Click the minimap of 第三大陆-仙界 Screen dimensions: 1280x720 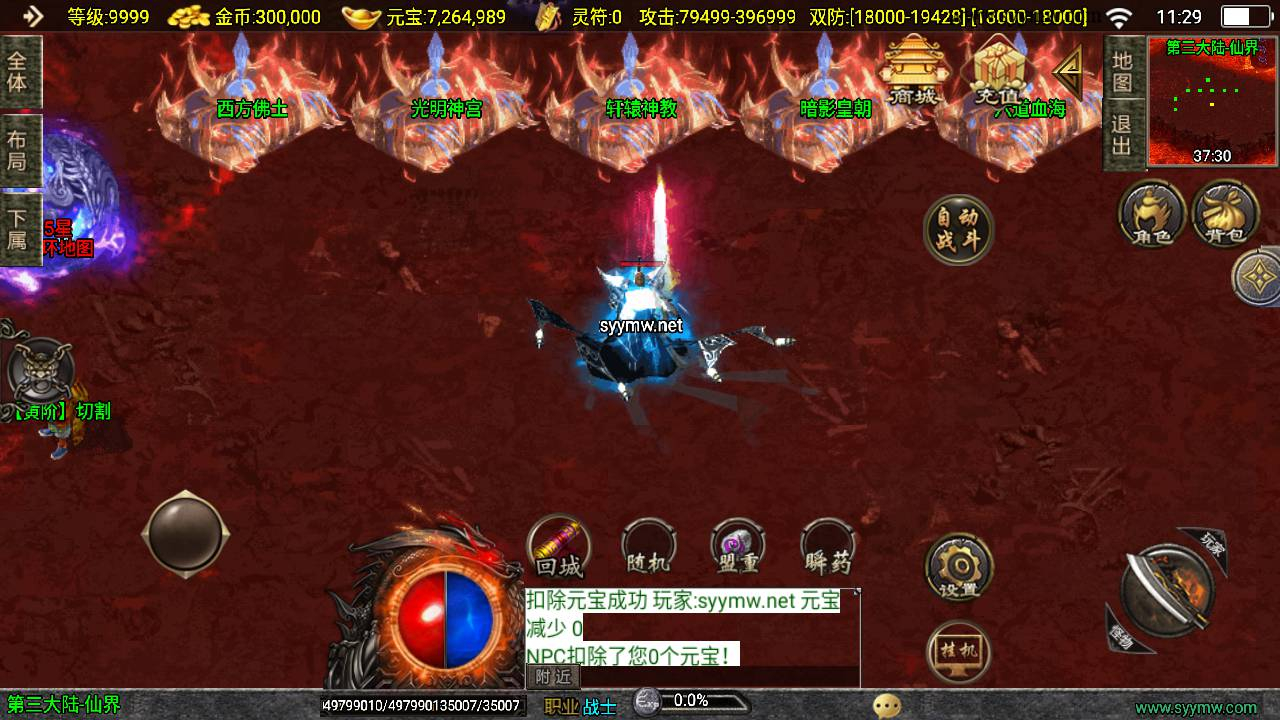pyautogui.click(x=1212, y=101)
